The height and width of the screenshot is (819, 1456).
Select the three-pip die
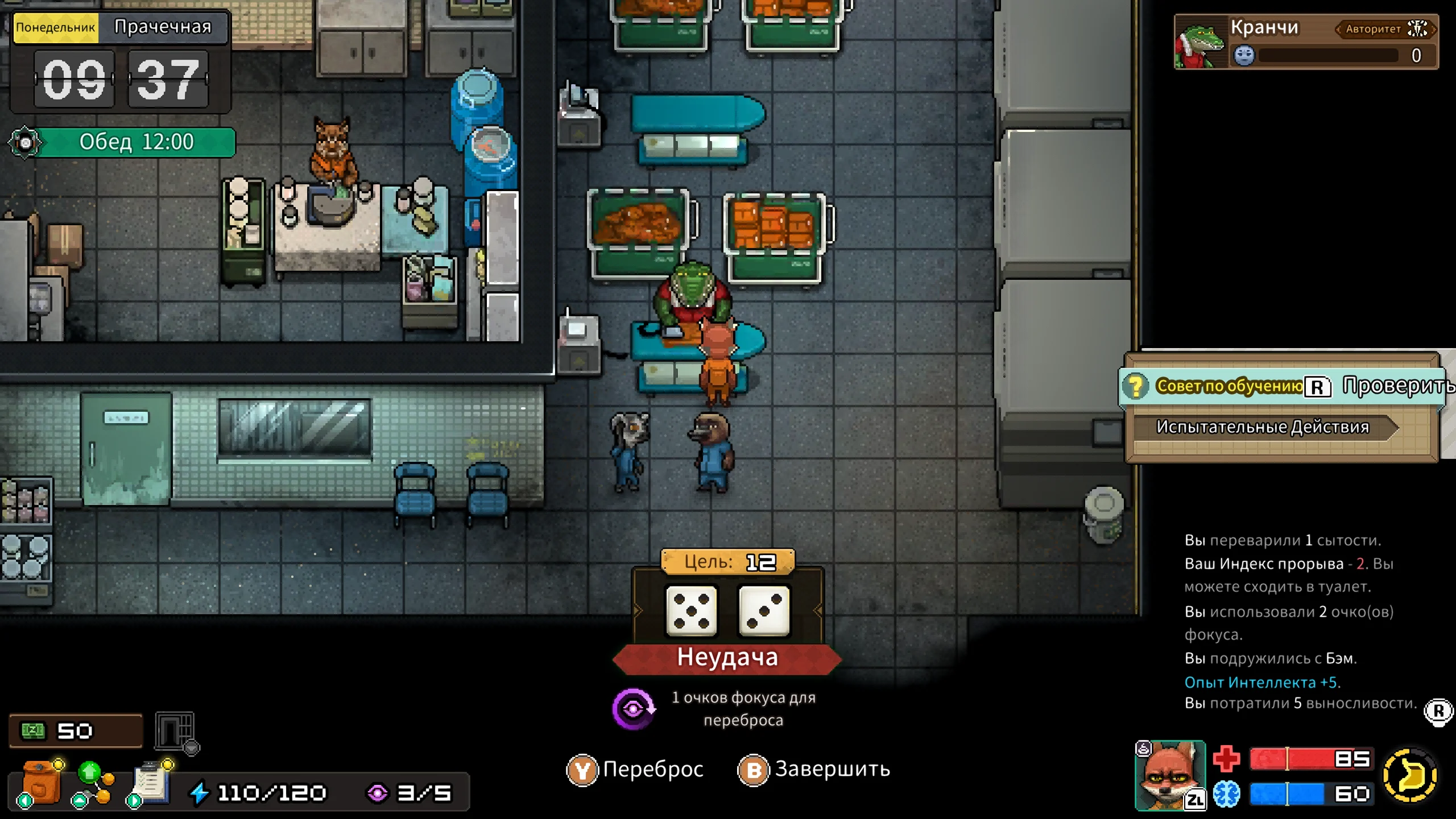click(x=764, y=611)
